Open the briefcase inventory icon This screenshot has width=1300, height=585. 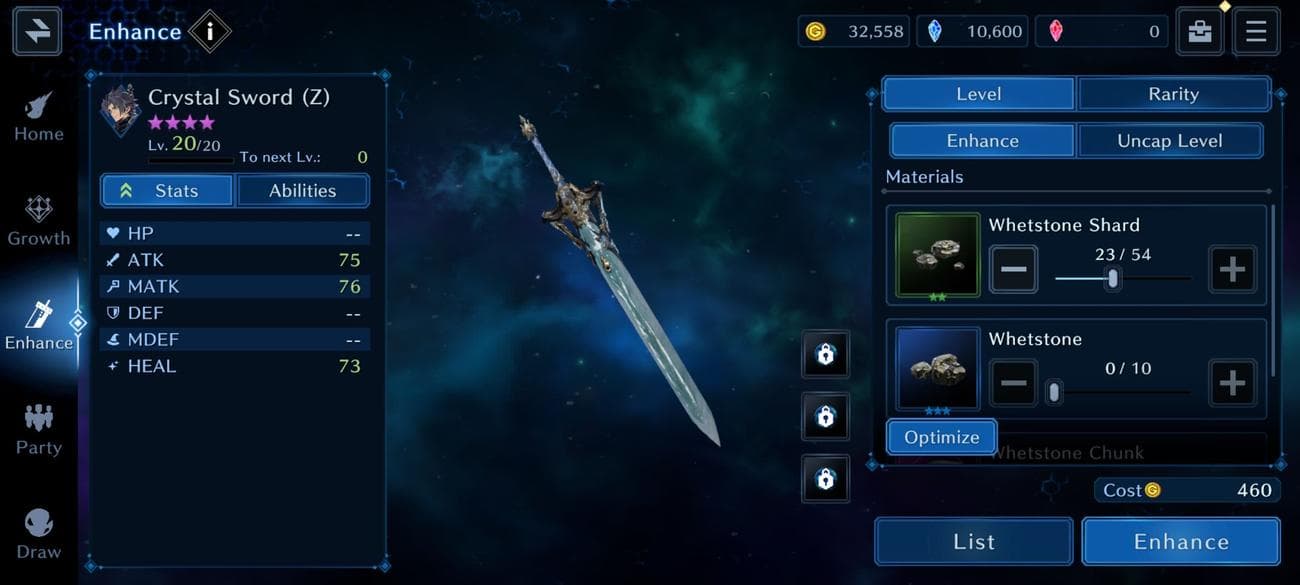pos(1199,31)
